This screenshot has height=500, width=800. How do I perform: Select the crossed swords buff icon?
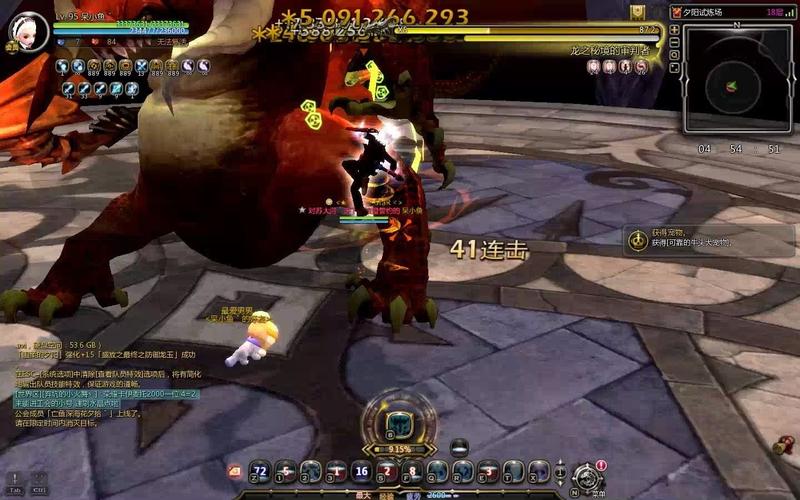click(x=142, y=66)
